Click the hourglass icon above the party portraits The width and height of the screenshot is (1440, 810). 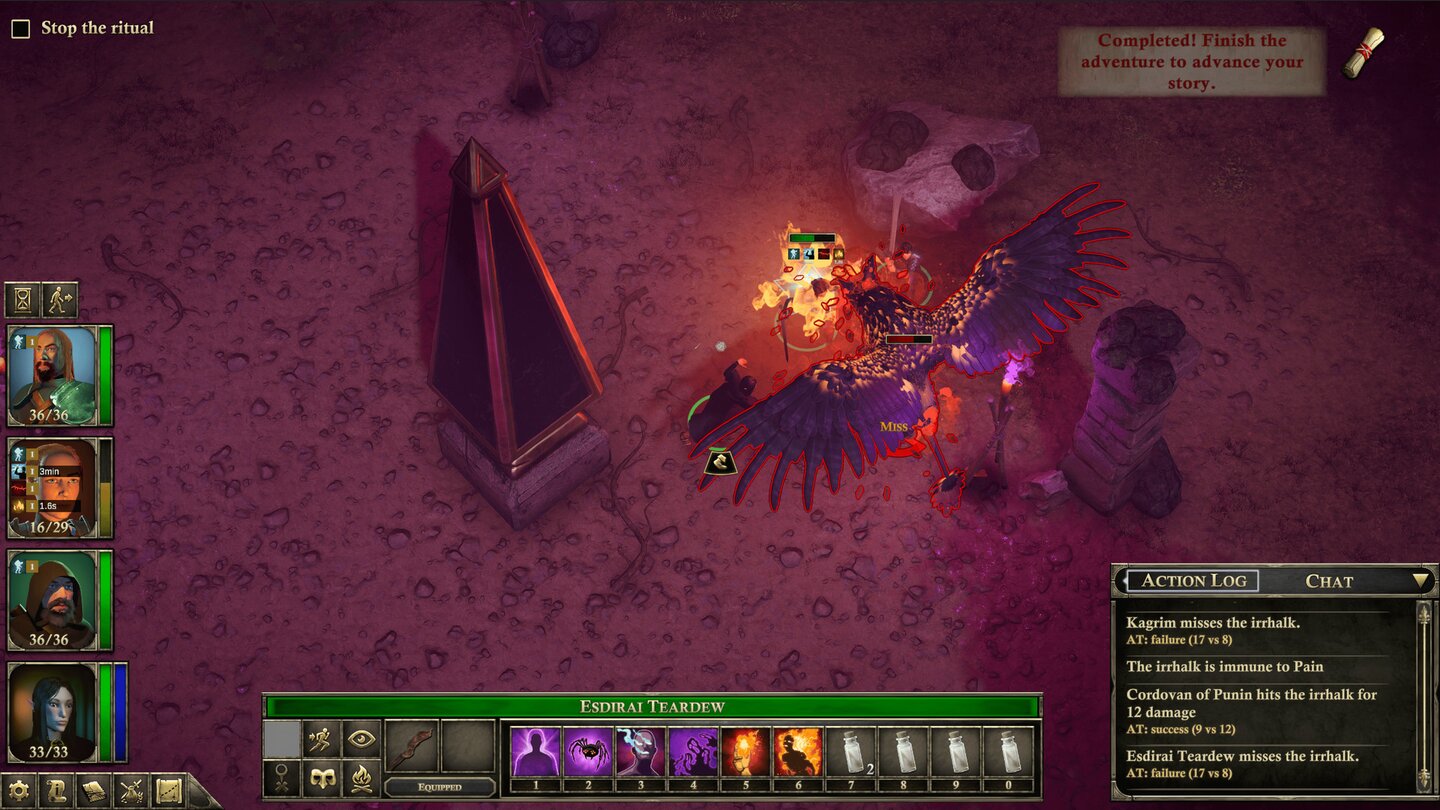(x=21, y=300)
